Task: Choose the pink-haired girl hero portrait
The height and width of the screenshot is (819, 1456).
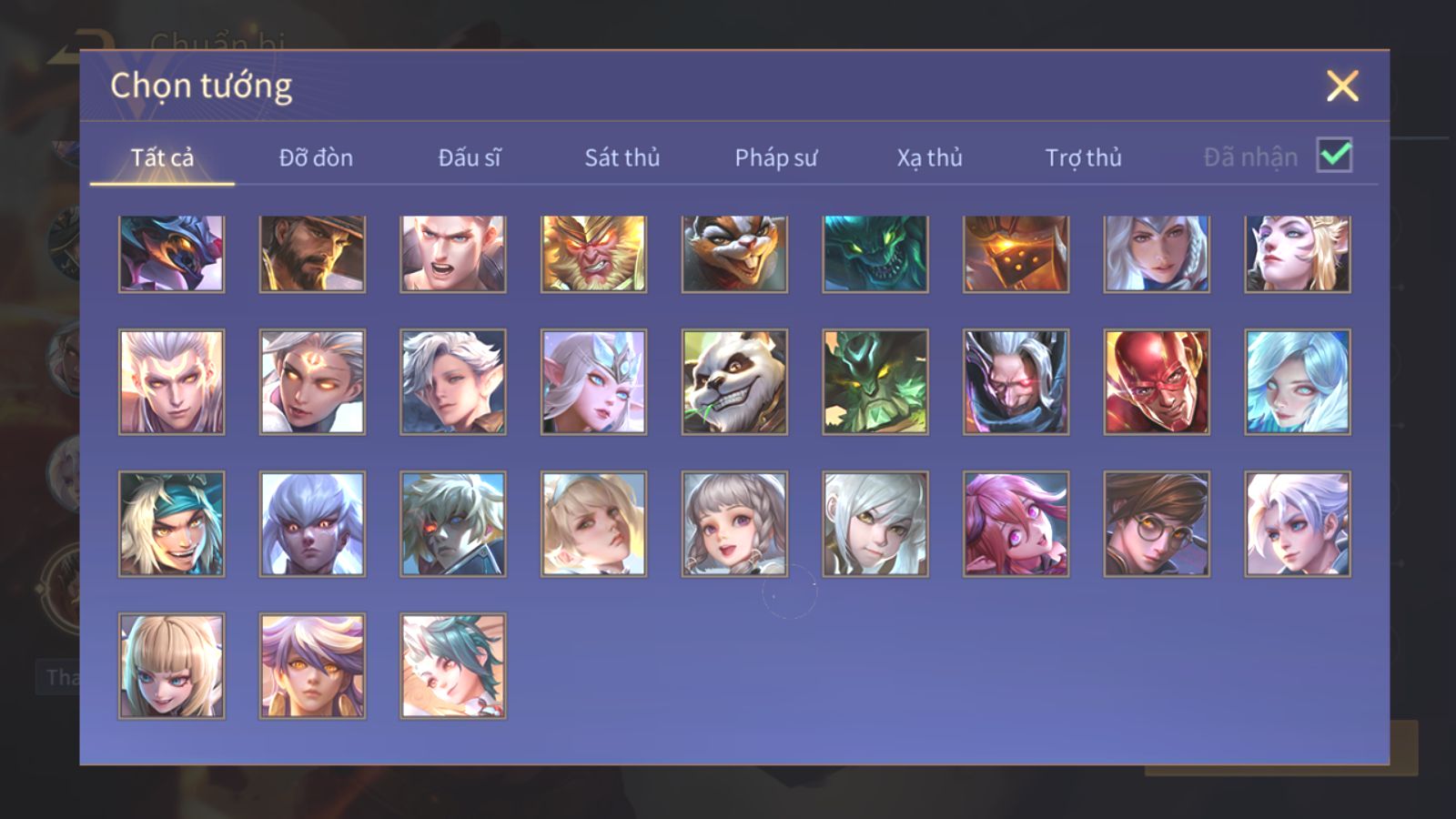Action: click(x=1016, y=523)
